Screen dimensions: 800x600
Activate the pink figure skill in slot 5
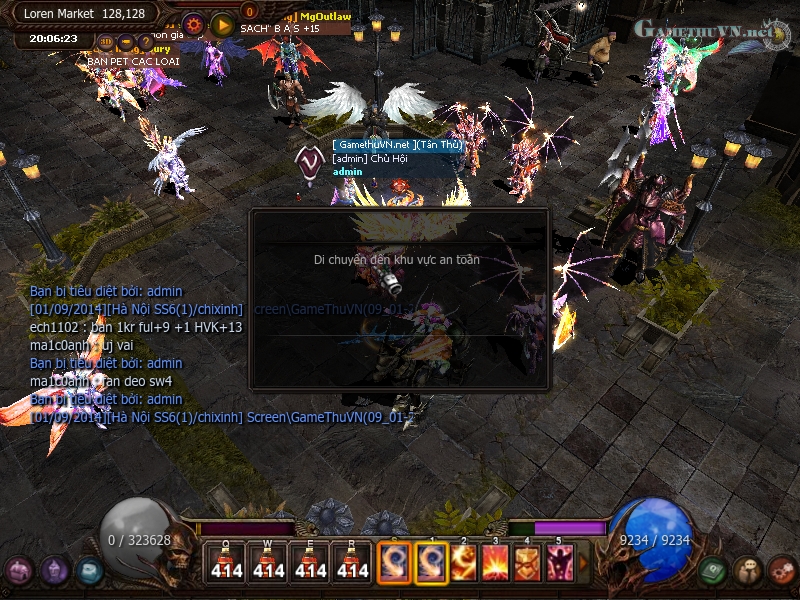(559, 562)
